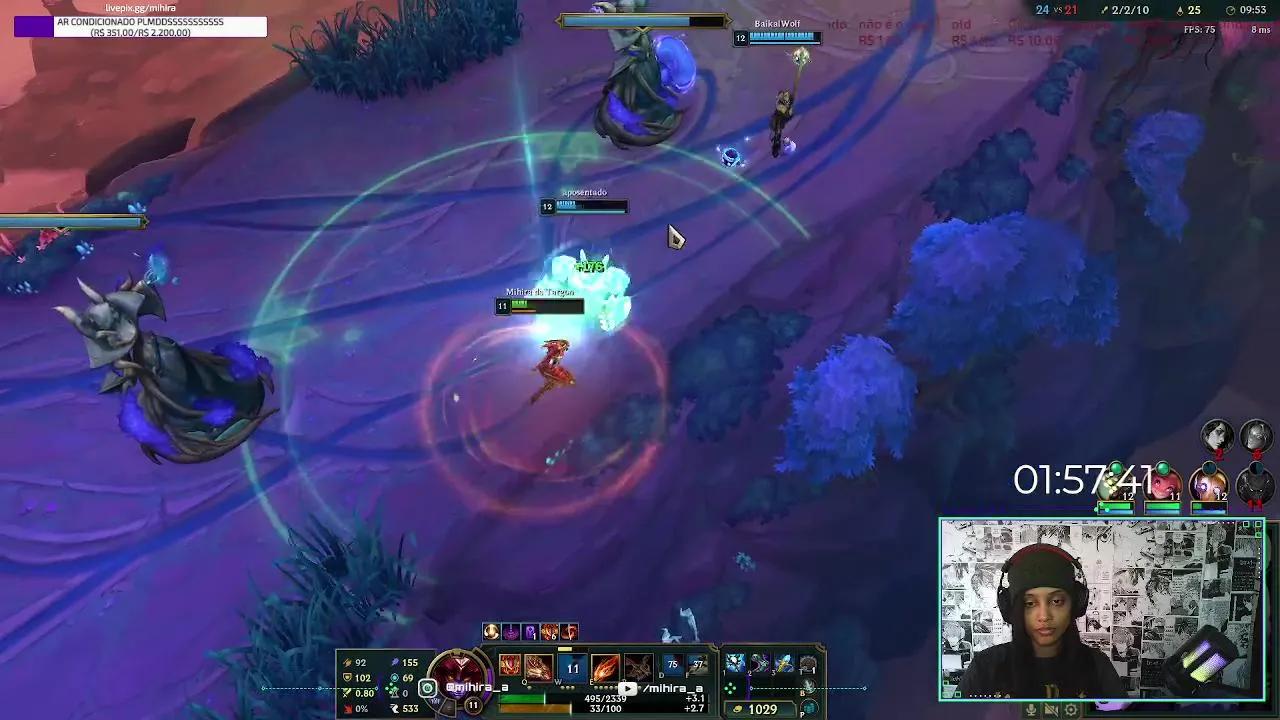Select the Q ability icon
This screenshot has width=1280, height=720.
(539, 665)
